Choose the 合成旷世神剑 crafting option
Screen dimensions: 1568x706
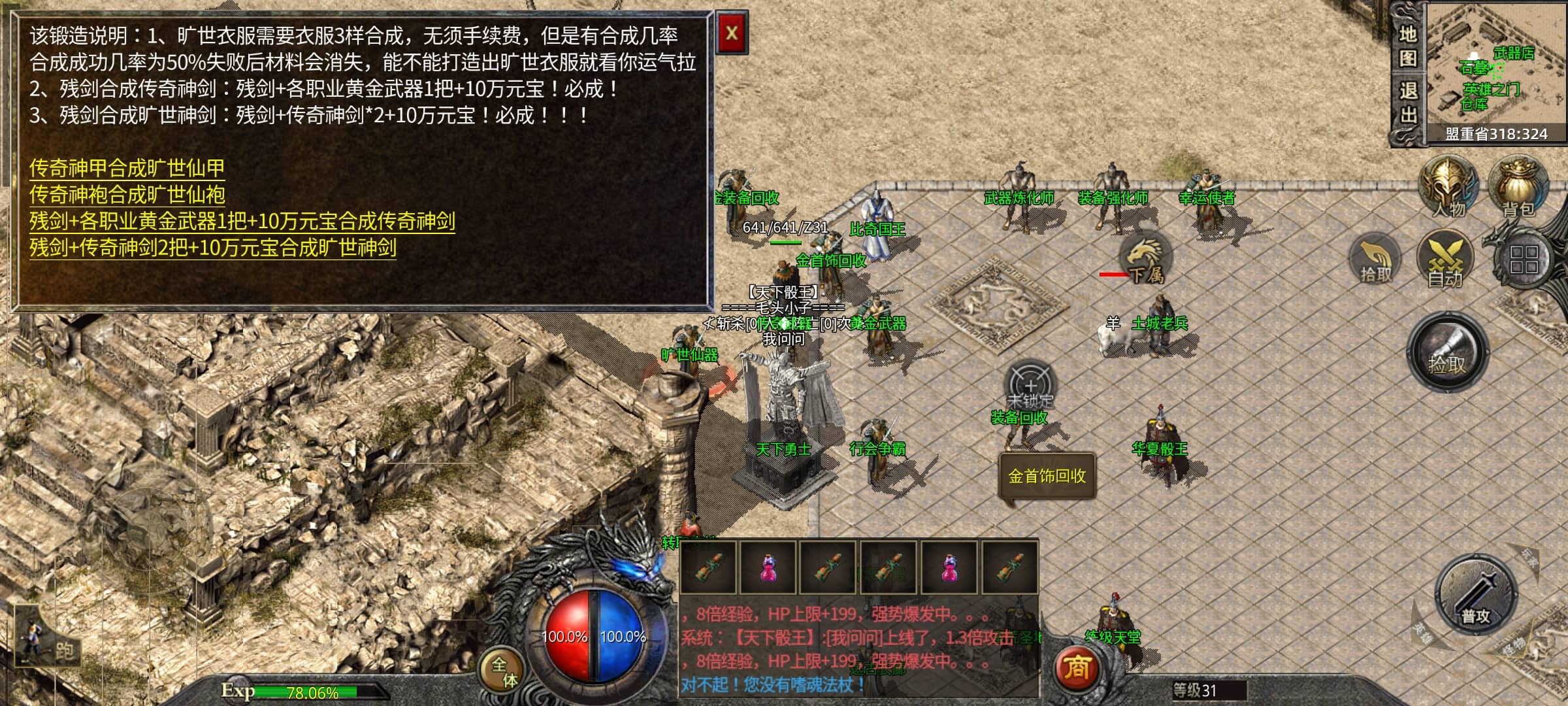(x=212, y=248)
